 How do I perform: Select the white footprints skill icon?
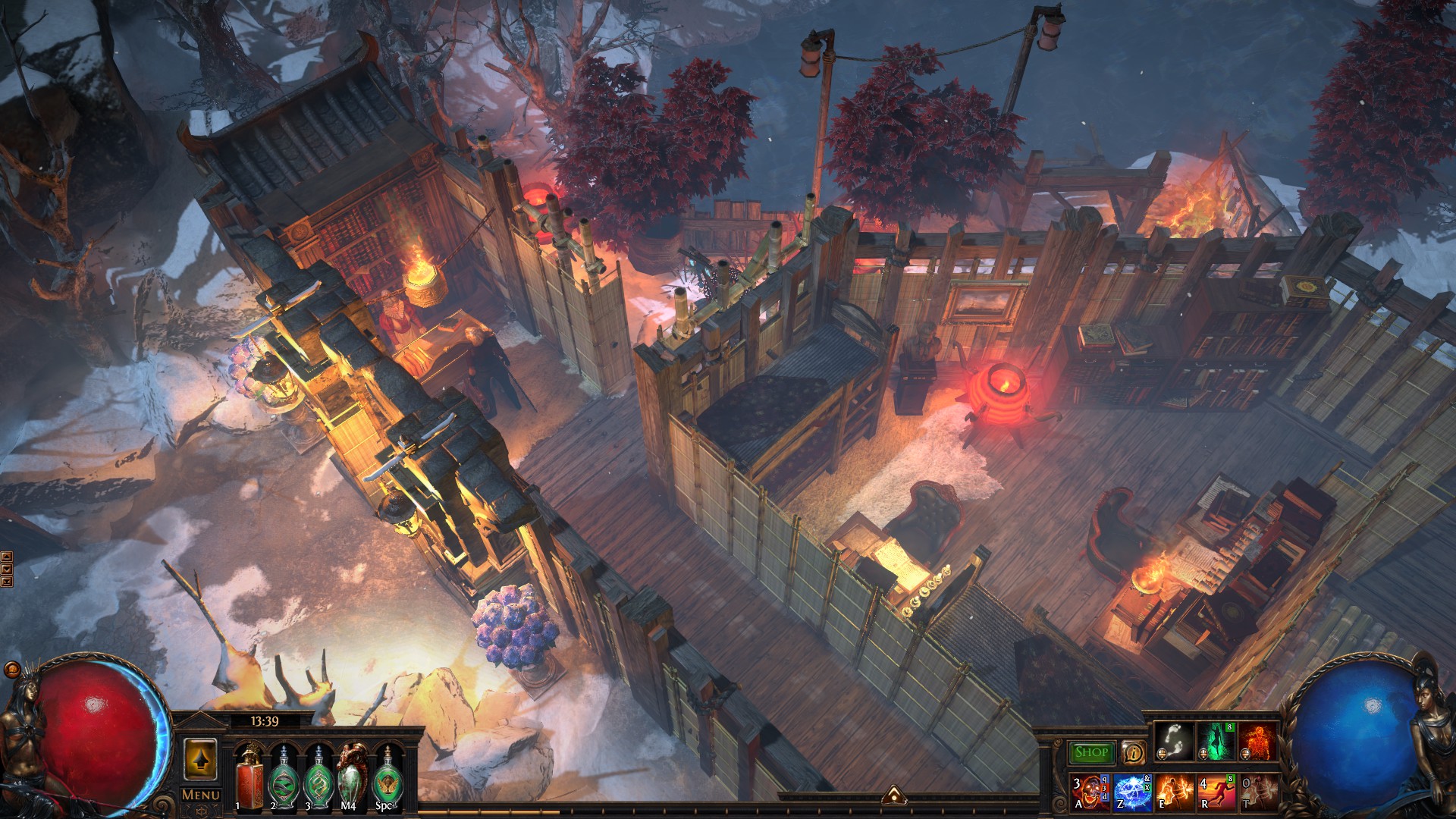(x=1173, y=742)
